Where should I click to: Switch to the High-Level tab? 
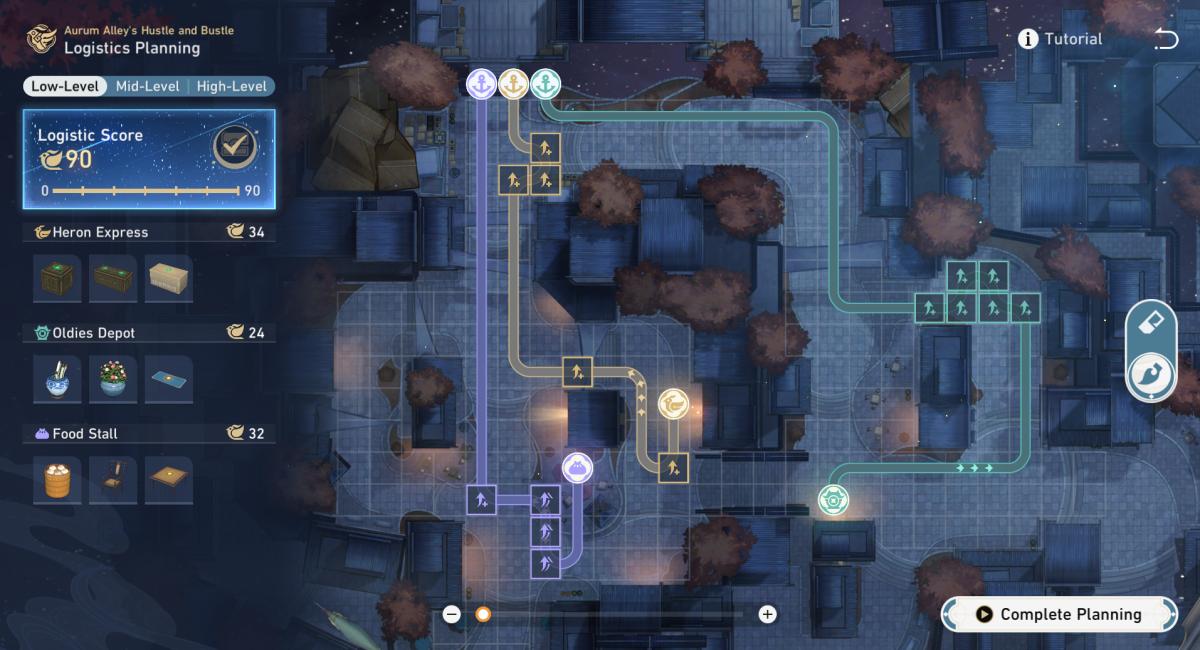coord(232,86)
